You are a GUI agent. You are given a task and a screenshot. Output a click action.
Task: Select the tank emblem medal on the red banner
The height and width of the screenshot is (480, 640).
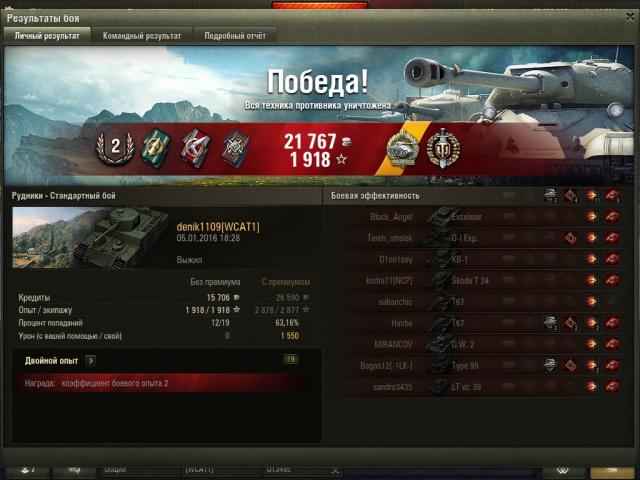point(403,148)
